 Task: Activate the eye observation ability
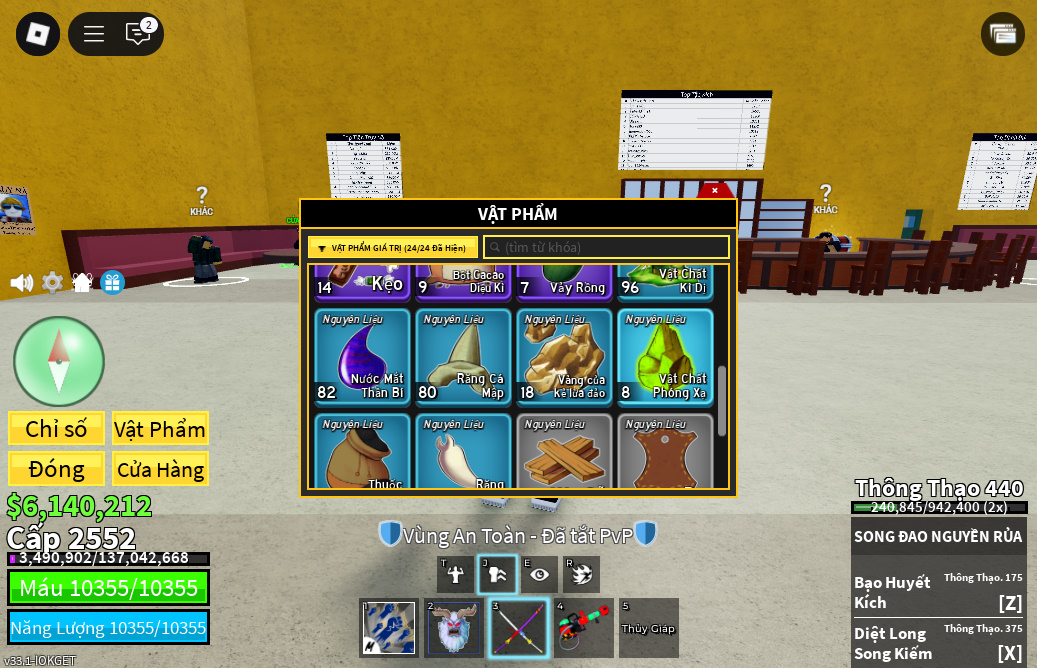(540, 574)
